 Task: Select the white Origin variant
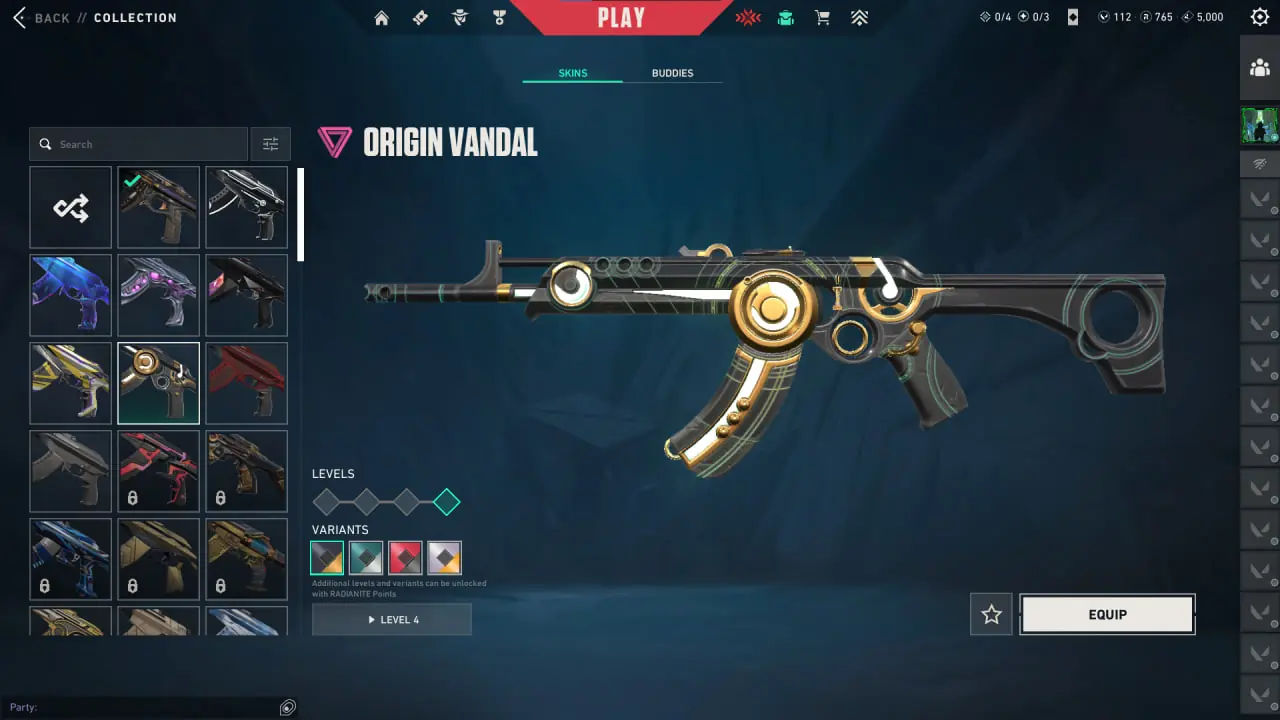pos(444,557)
